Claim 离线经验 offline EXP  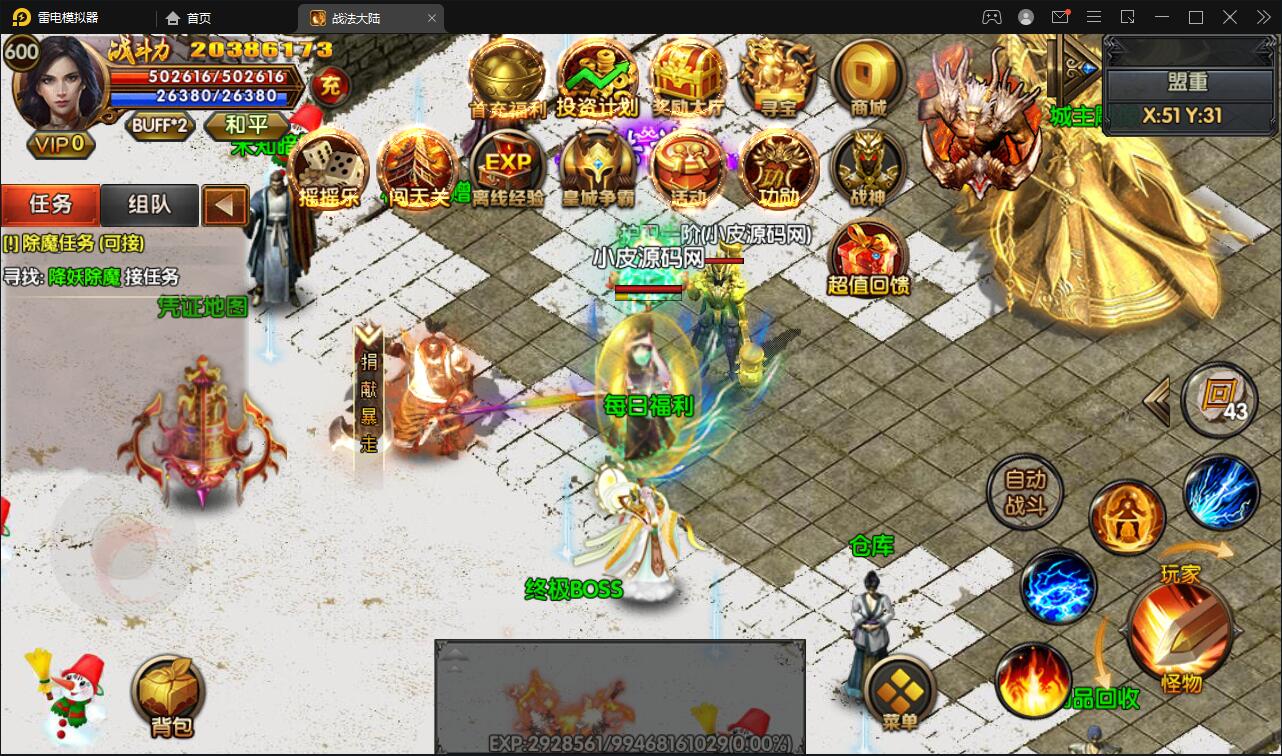click(508, 168)
